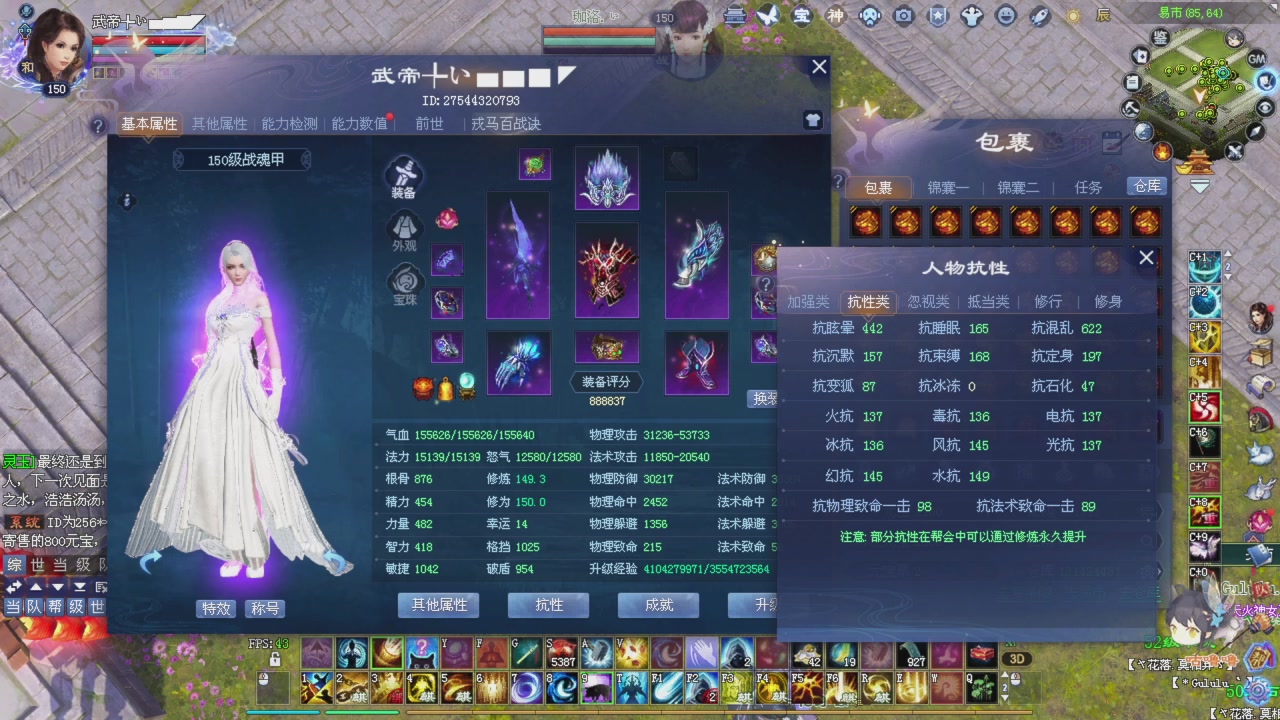Click the shirt/outfit icon on panel header
This screenshot has height=720, width=1280.
pos(812,120)
